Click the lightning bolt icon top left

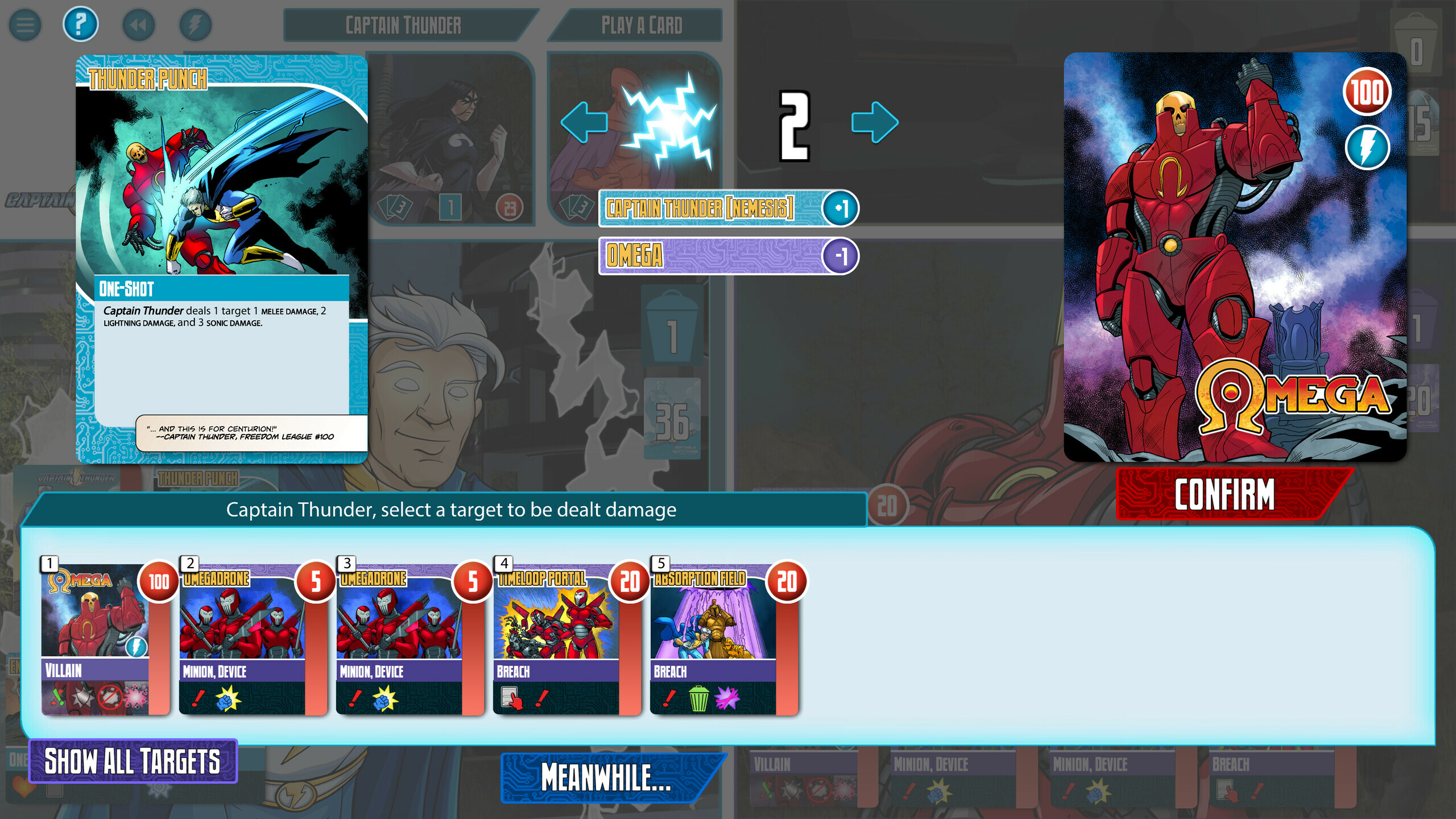tap(195, 24)
